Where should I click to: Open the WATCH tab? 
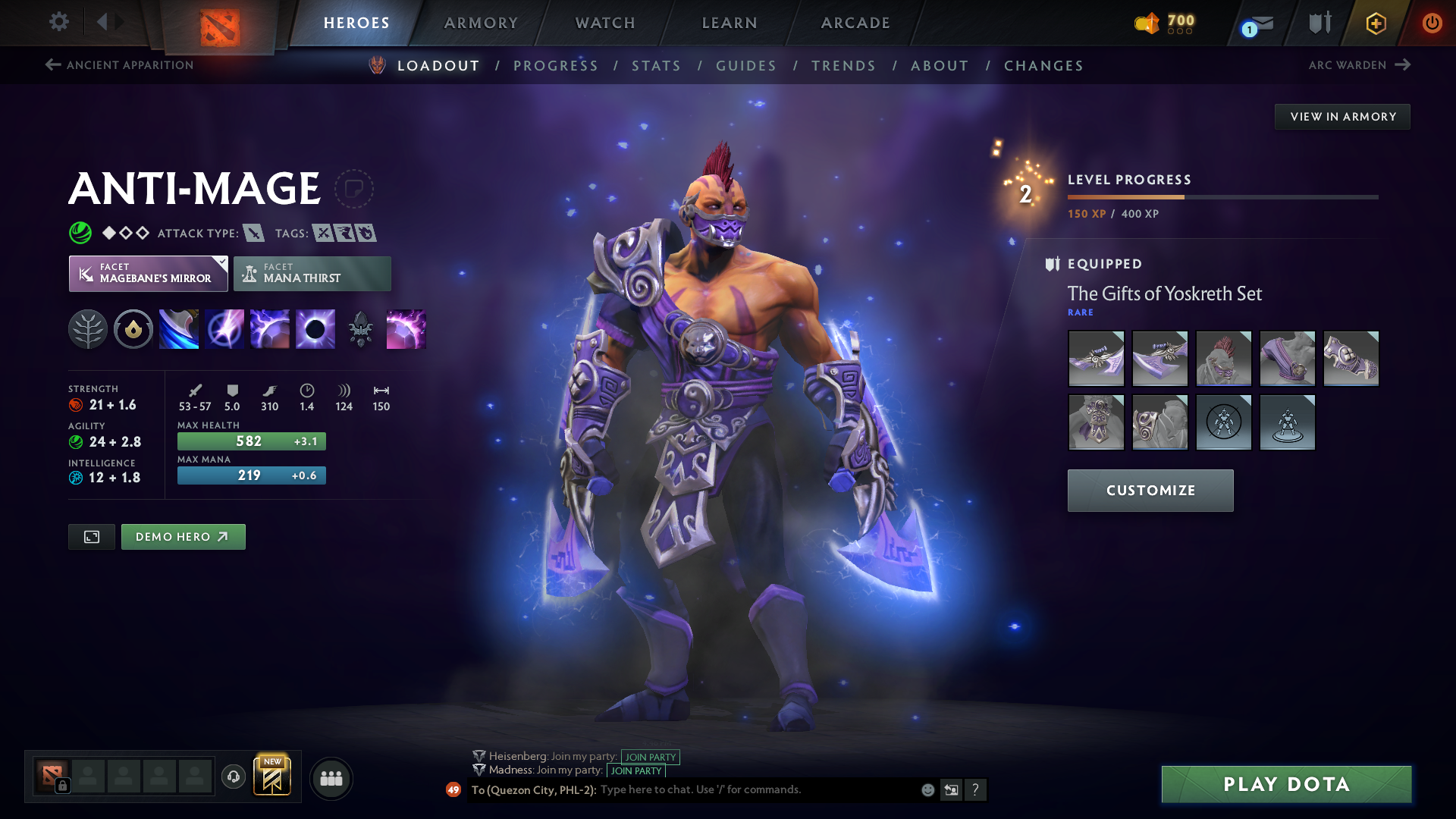(x=604, y=23)
